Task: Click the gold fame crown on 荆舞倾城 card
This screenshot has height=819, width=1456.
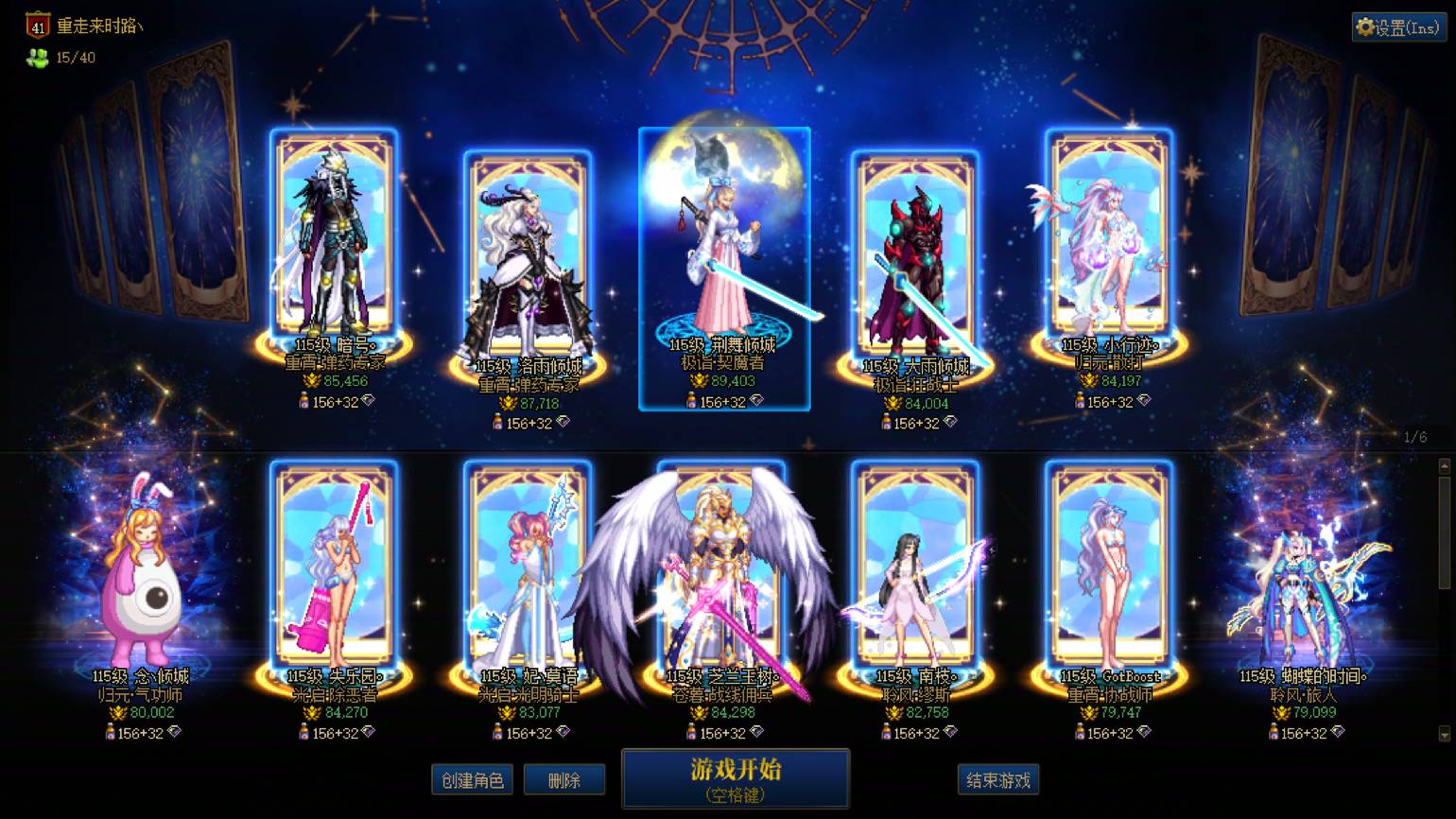Action: (697, 380)
